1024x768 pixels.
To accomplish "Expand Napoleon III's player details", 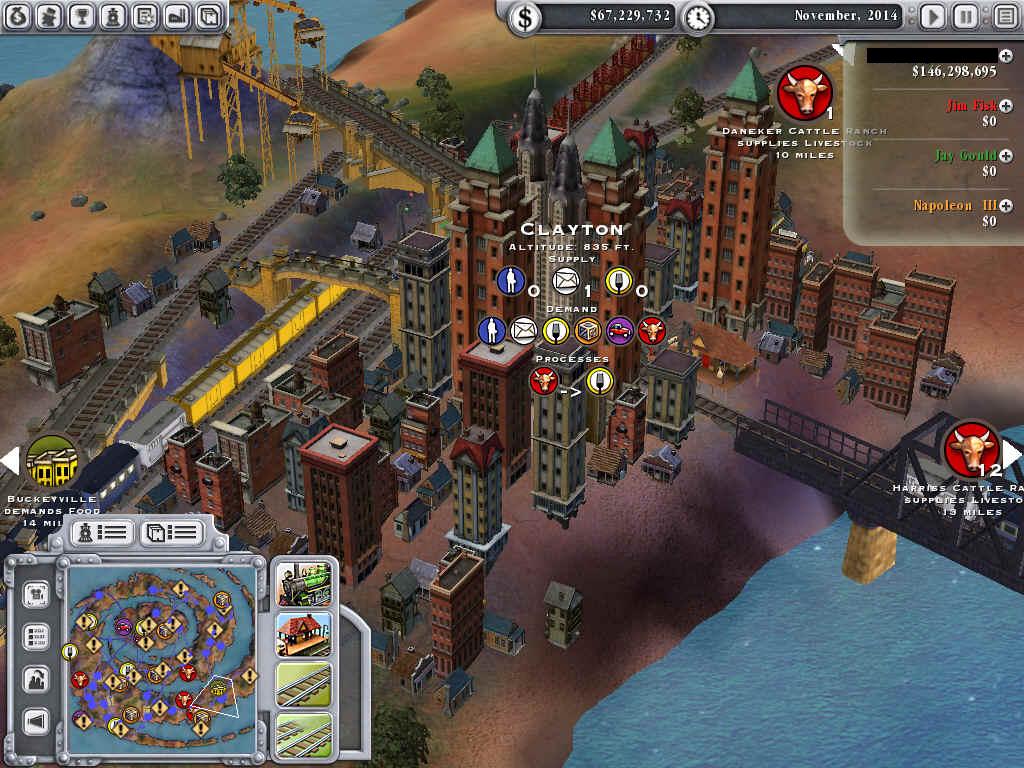I will (x=1005, y=206).
